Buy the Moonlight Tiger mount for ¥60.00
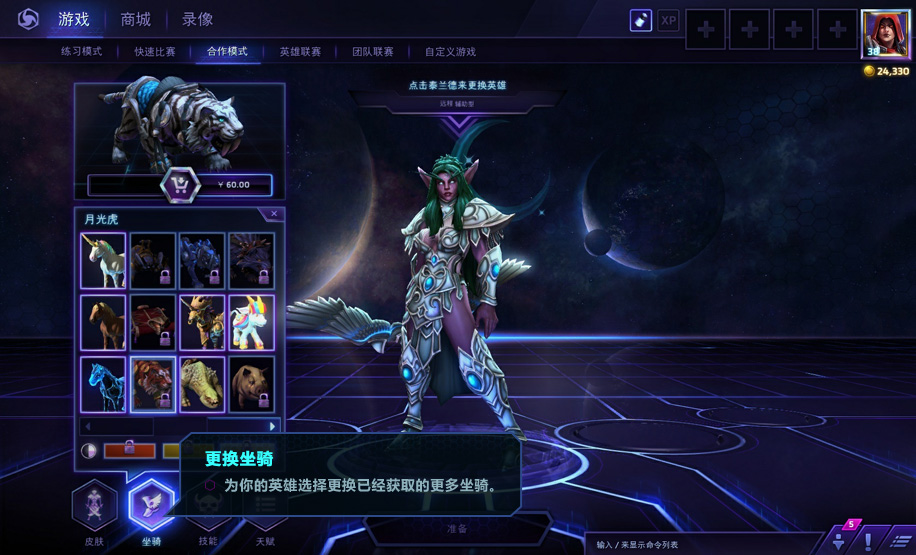The image size is (916, 555). [180, 185]
